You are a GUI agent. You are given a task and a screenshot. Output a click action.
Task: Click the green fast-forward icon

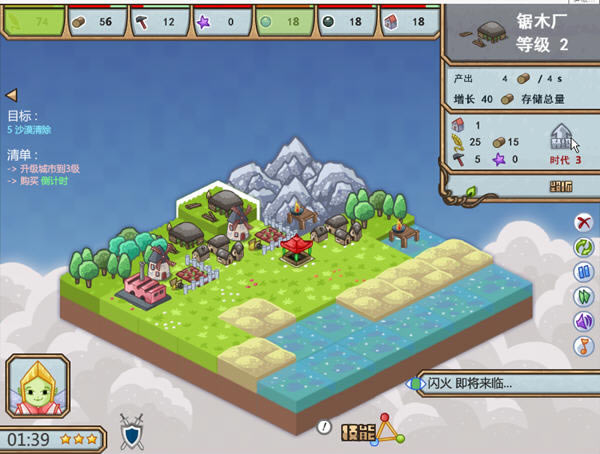(583, 296)
